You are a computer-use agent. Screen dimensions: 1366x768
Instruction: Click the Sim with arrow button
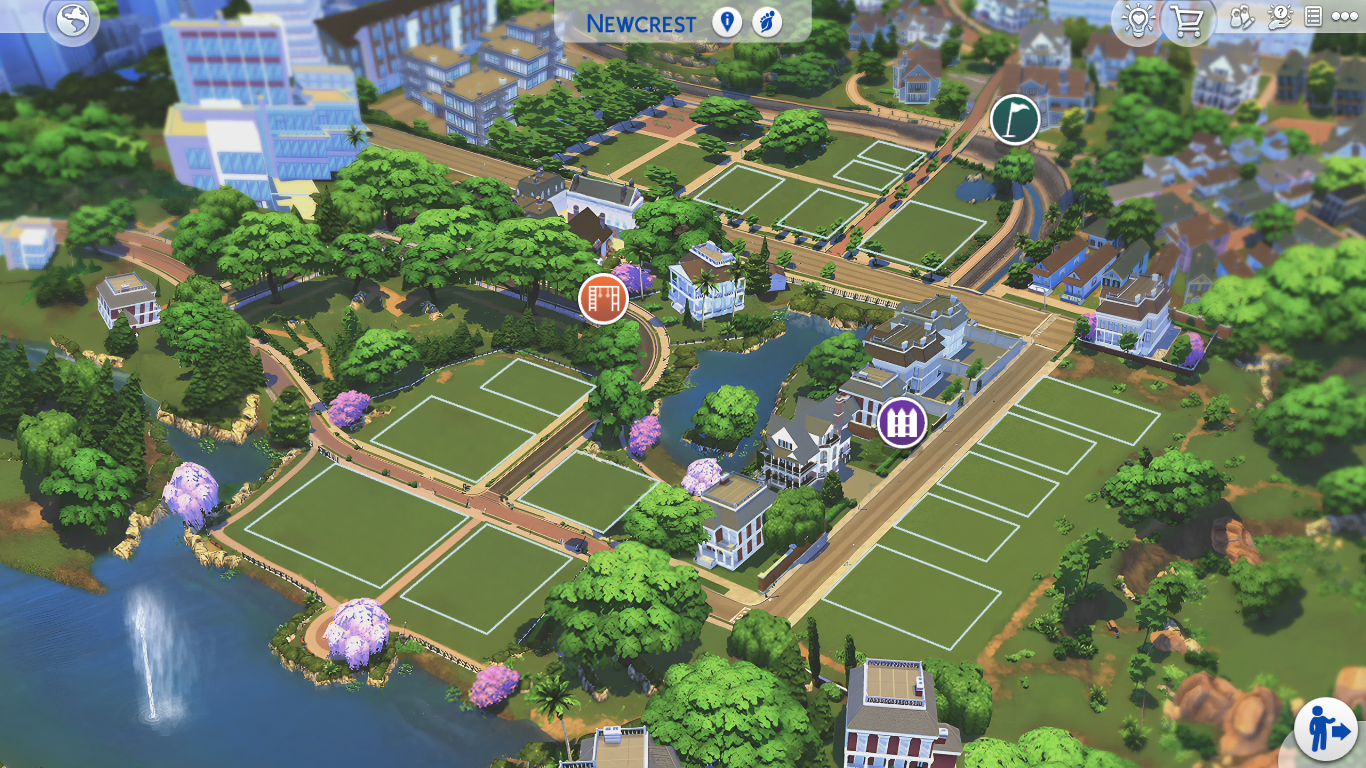click(x=1326, y=730)
